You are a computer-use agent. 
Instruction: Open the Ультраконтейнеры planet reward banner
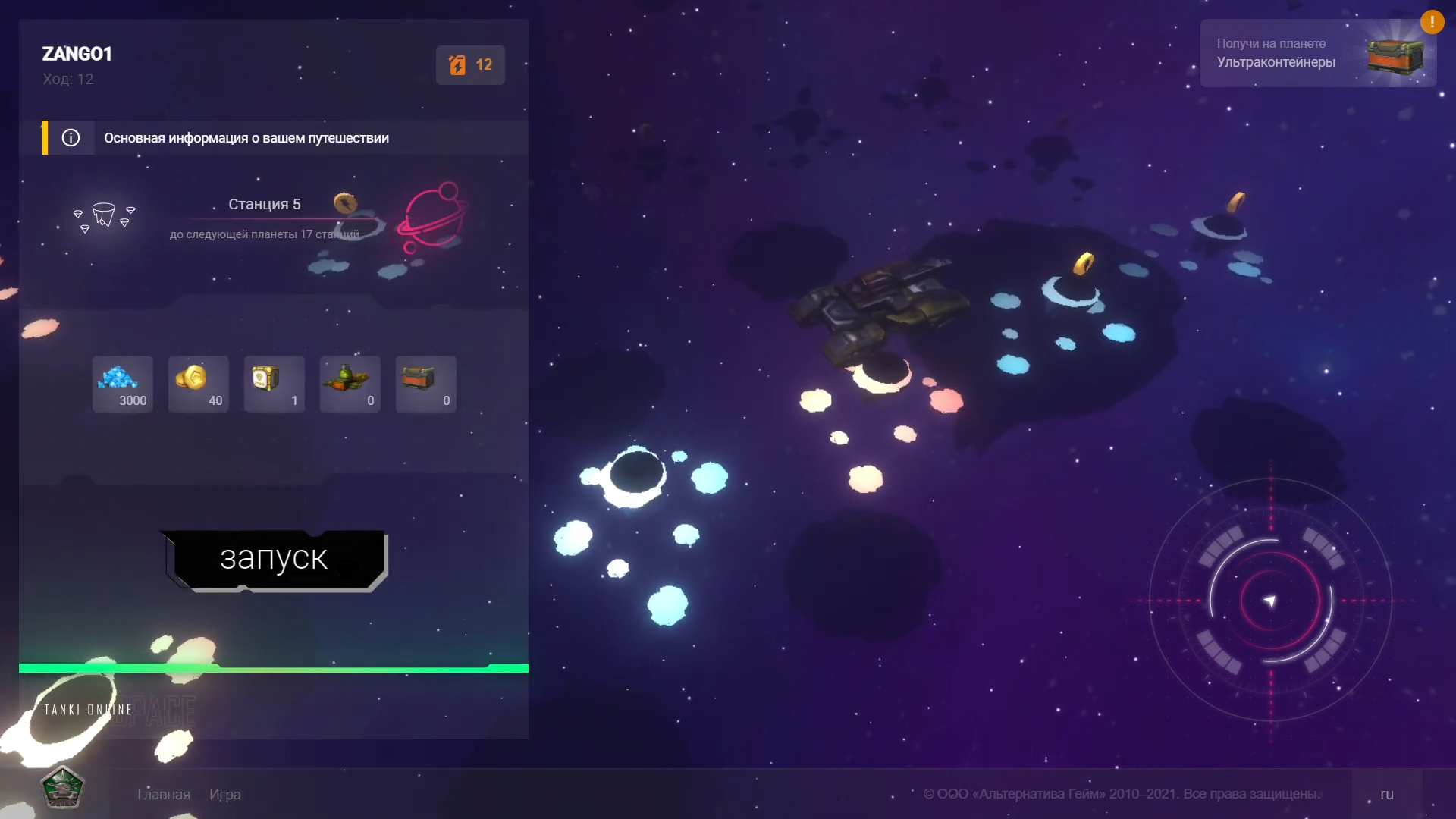click(1318, 53)
